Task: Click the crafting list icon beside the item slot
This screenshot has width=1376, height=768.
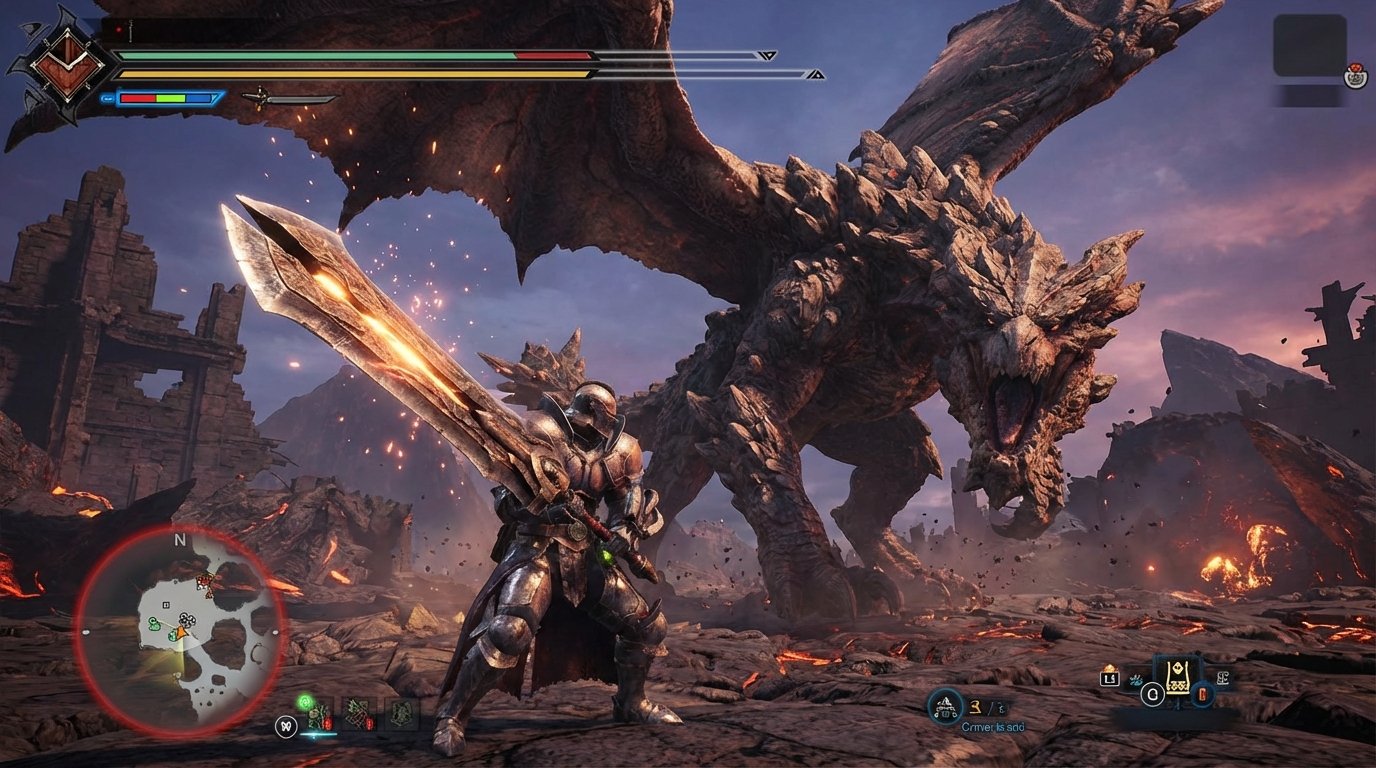Action: coord(1224,678)
